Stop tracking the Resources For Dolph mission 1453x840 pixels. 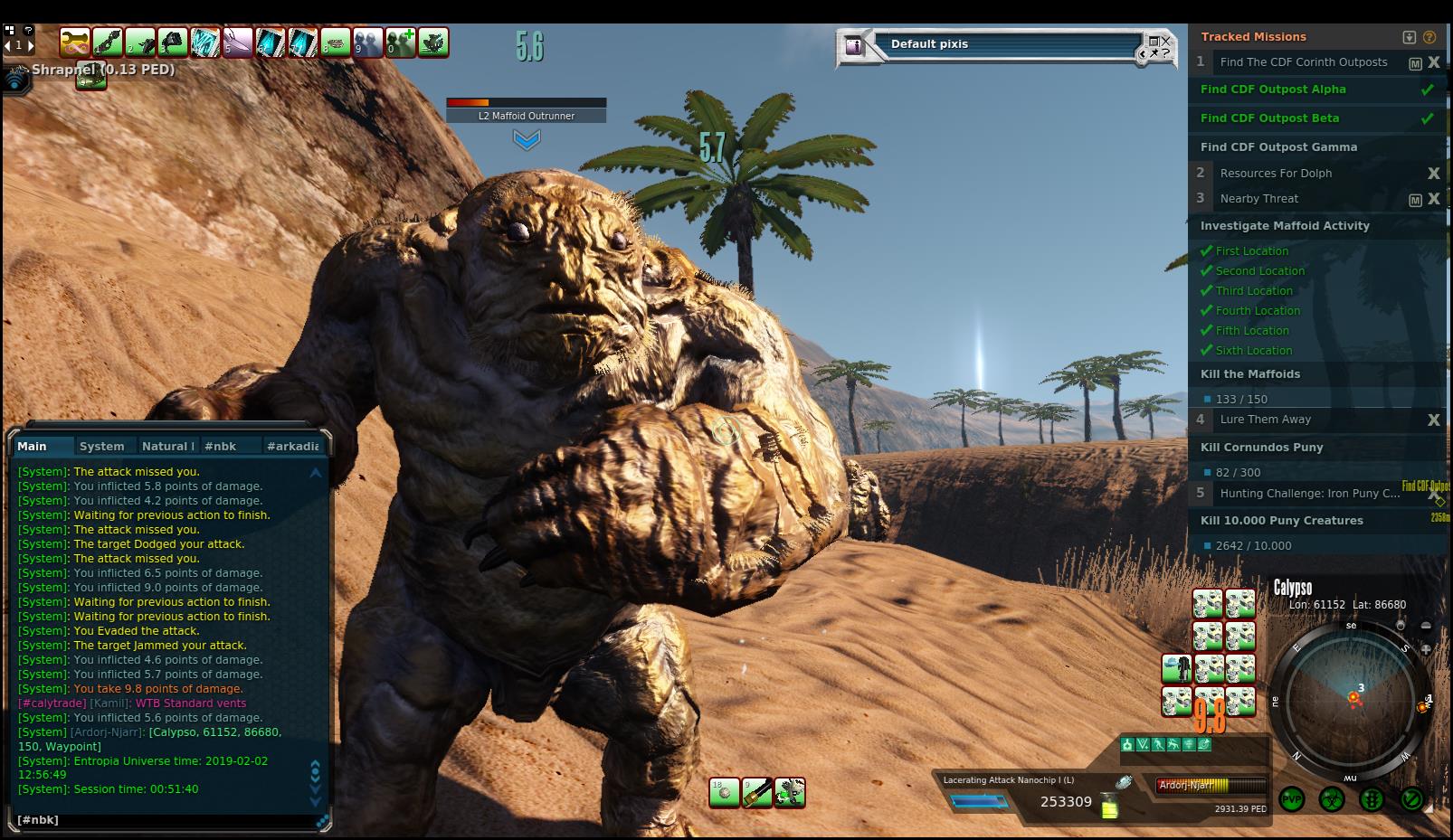pos(1433,173)
